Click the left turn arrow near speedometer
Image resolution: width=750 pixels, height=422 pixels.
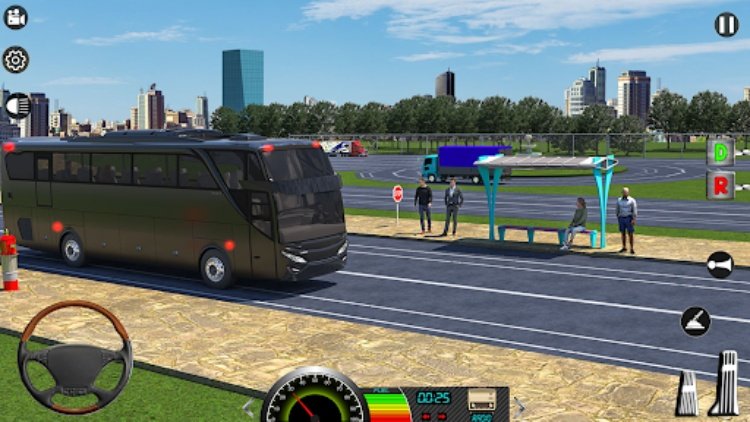click(x=249, y=407)
